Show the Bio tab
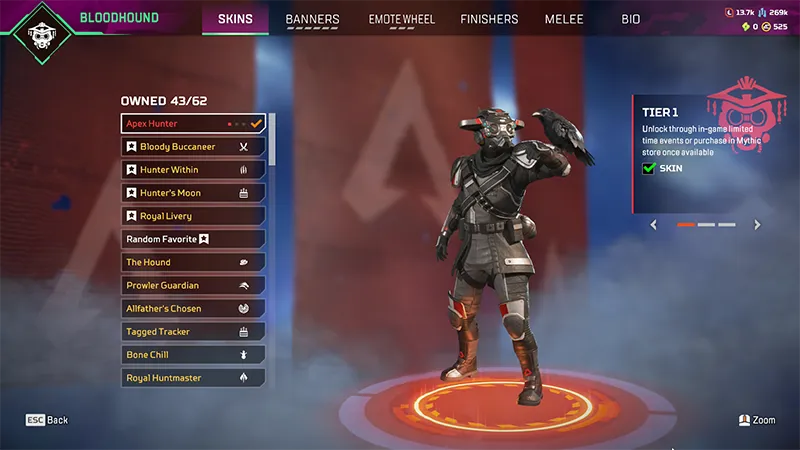This screenshot has height=450, width=800. pyautogui.click(x=631, y=19)
